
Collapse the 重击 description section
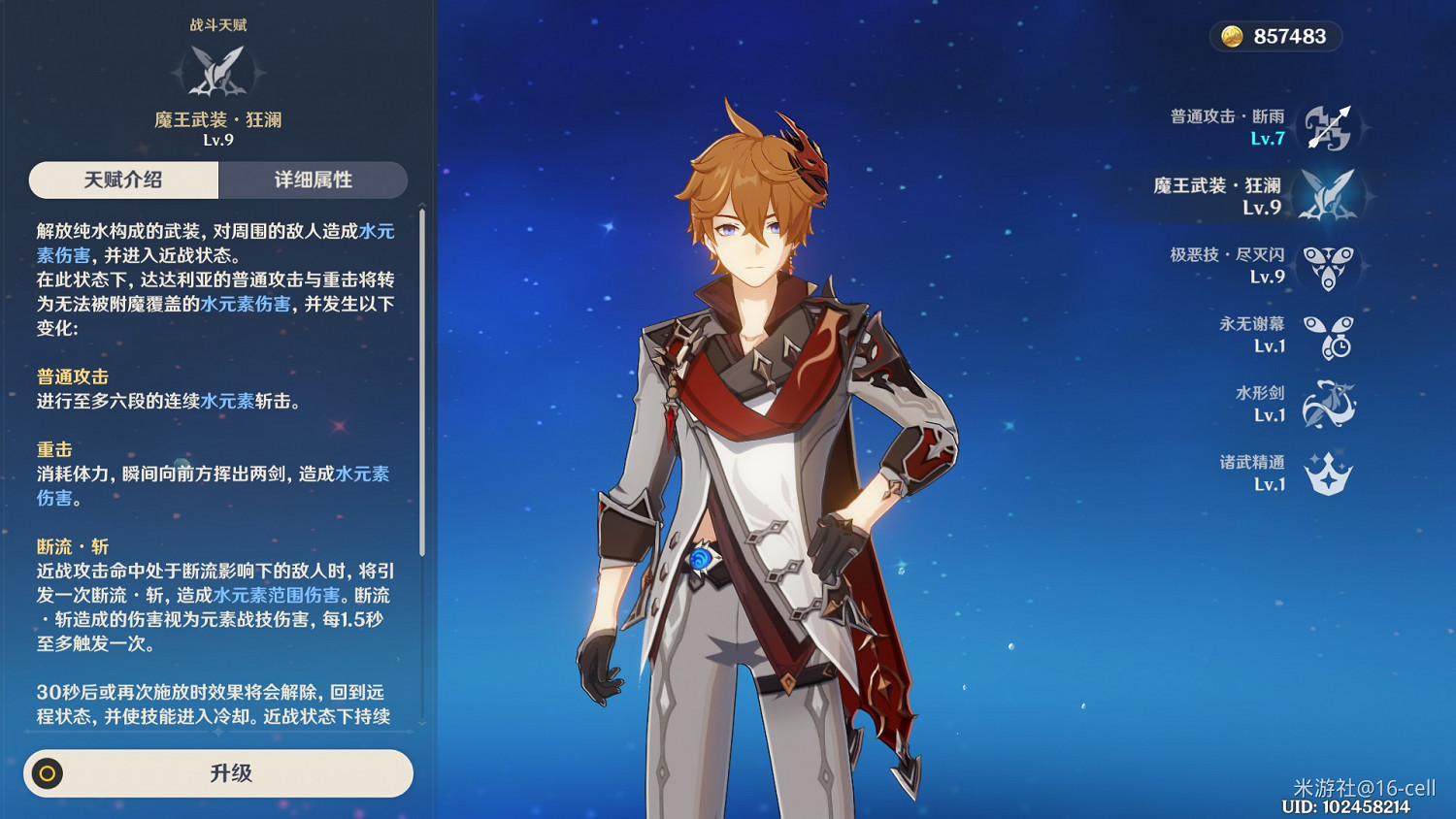click(x=54, y=449)
